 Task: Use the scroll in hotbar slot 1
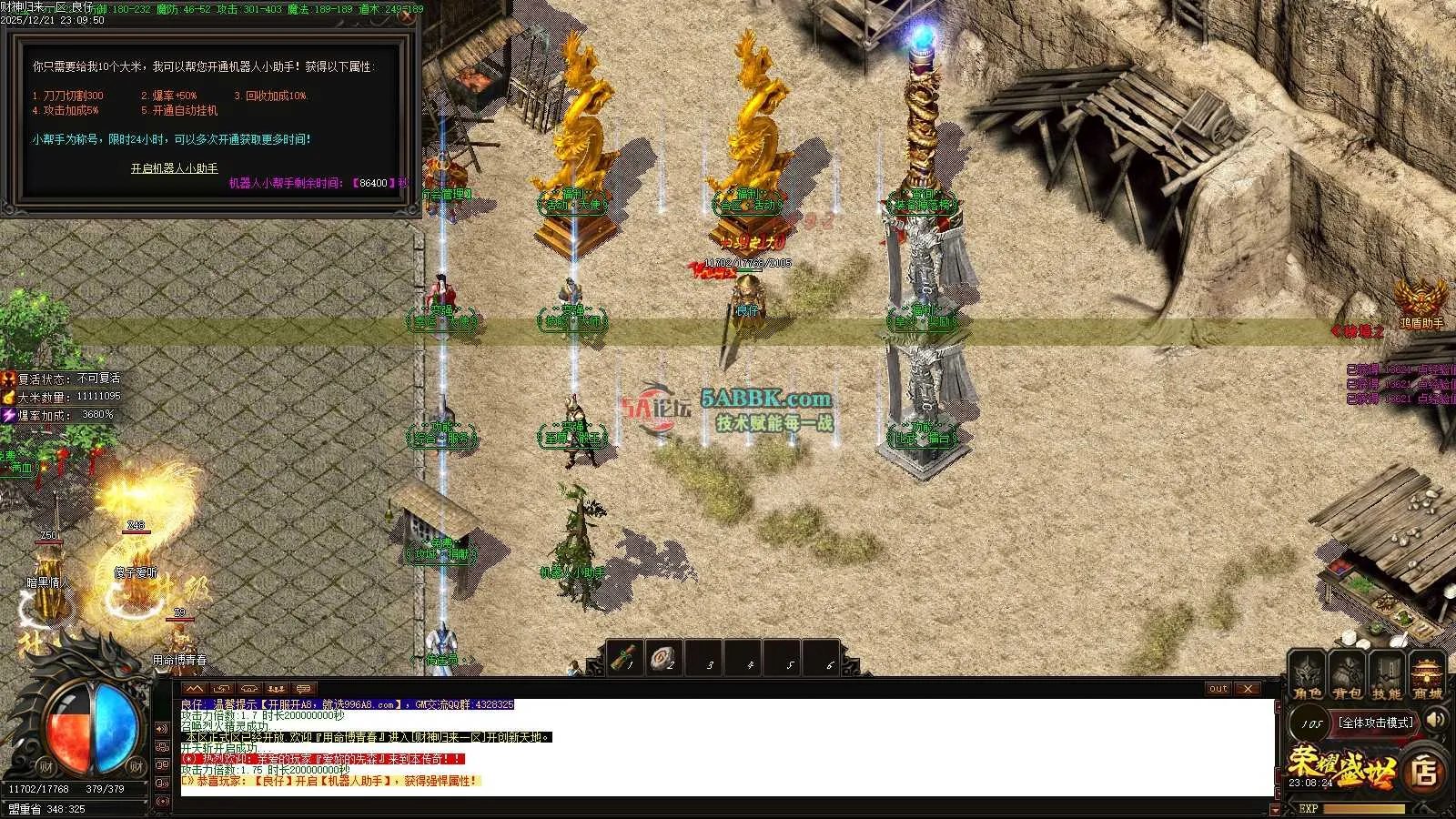click(x=625, y=658)
